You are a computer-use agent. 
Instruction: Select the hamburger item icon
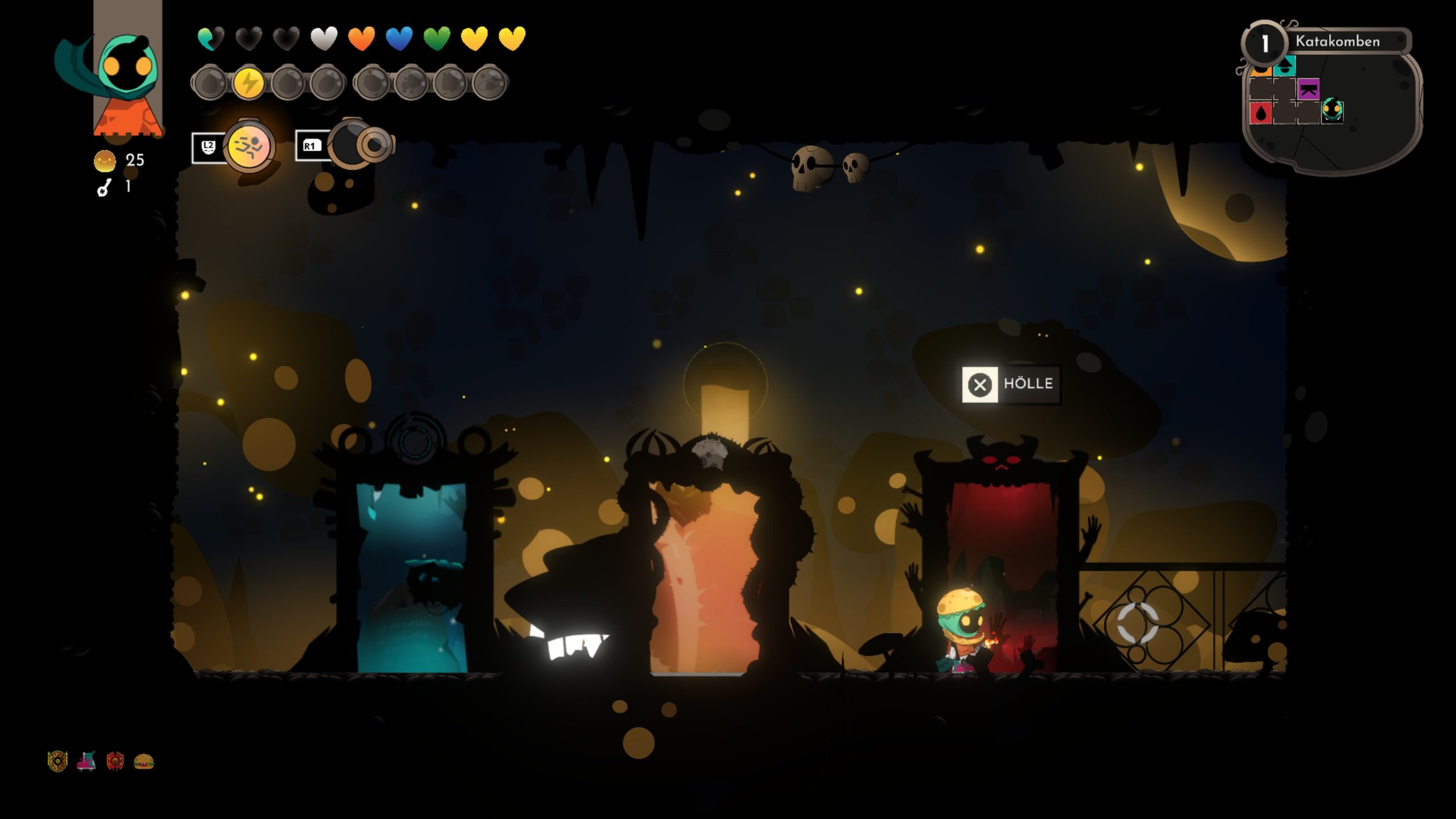click(143, 761)
